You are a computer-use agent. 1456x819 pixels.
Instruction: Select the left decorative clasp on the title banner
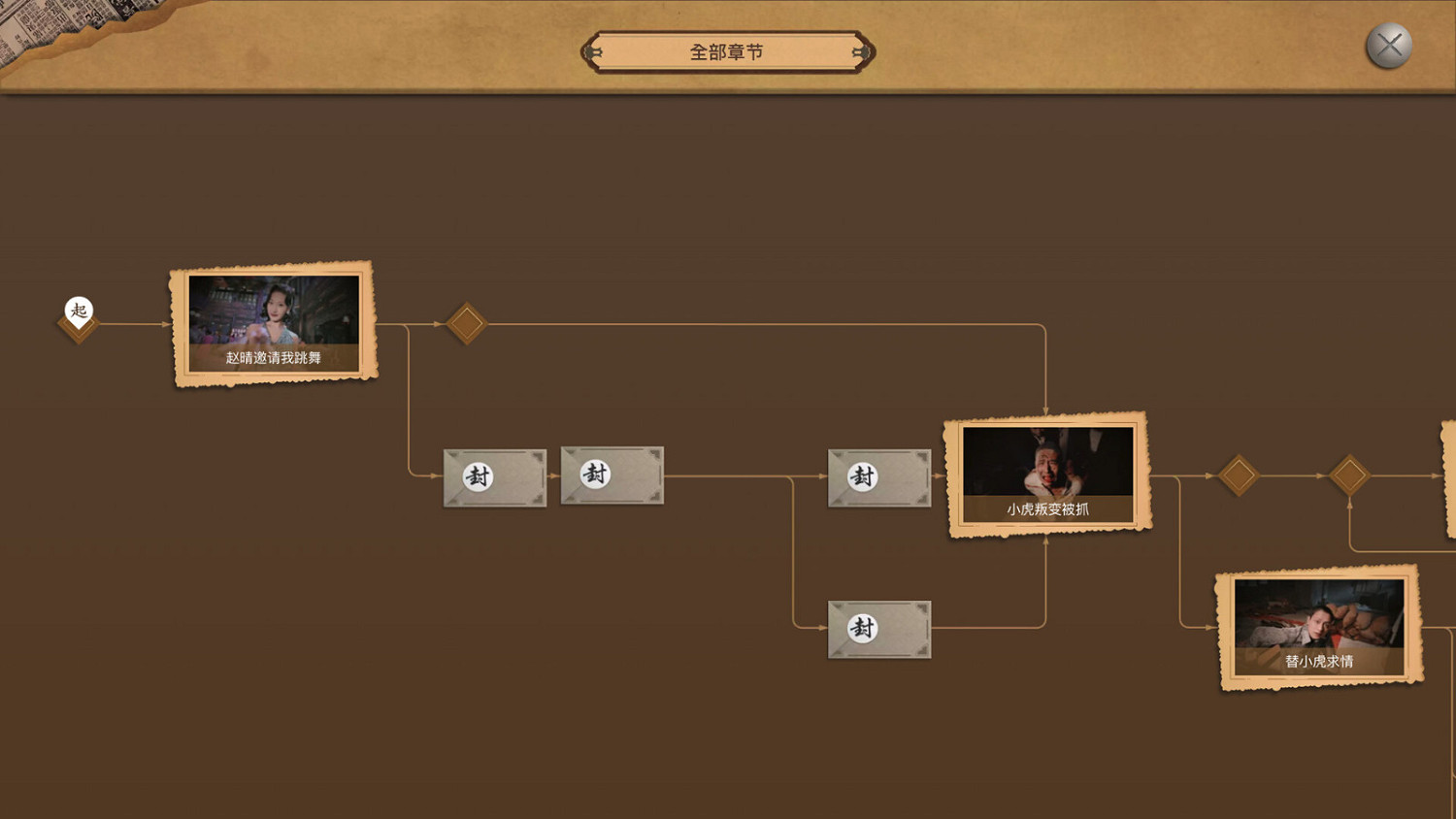click(592, 49)
